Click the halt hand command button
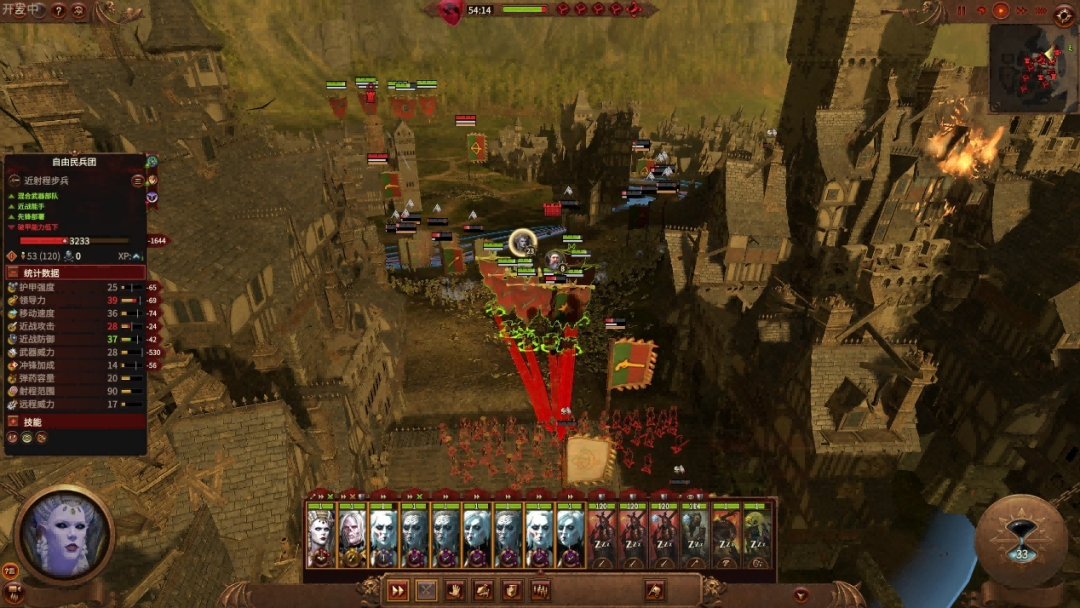This screenshot has width=1080, height=608. point(455,590)
